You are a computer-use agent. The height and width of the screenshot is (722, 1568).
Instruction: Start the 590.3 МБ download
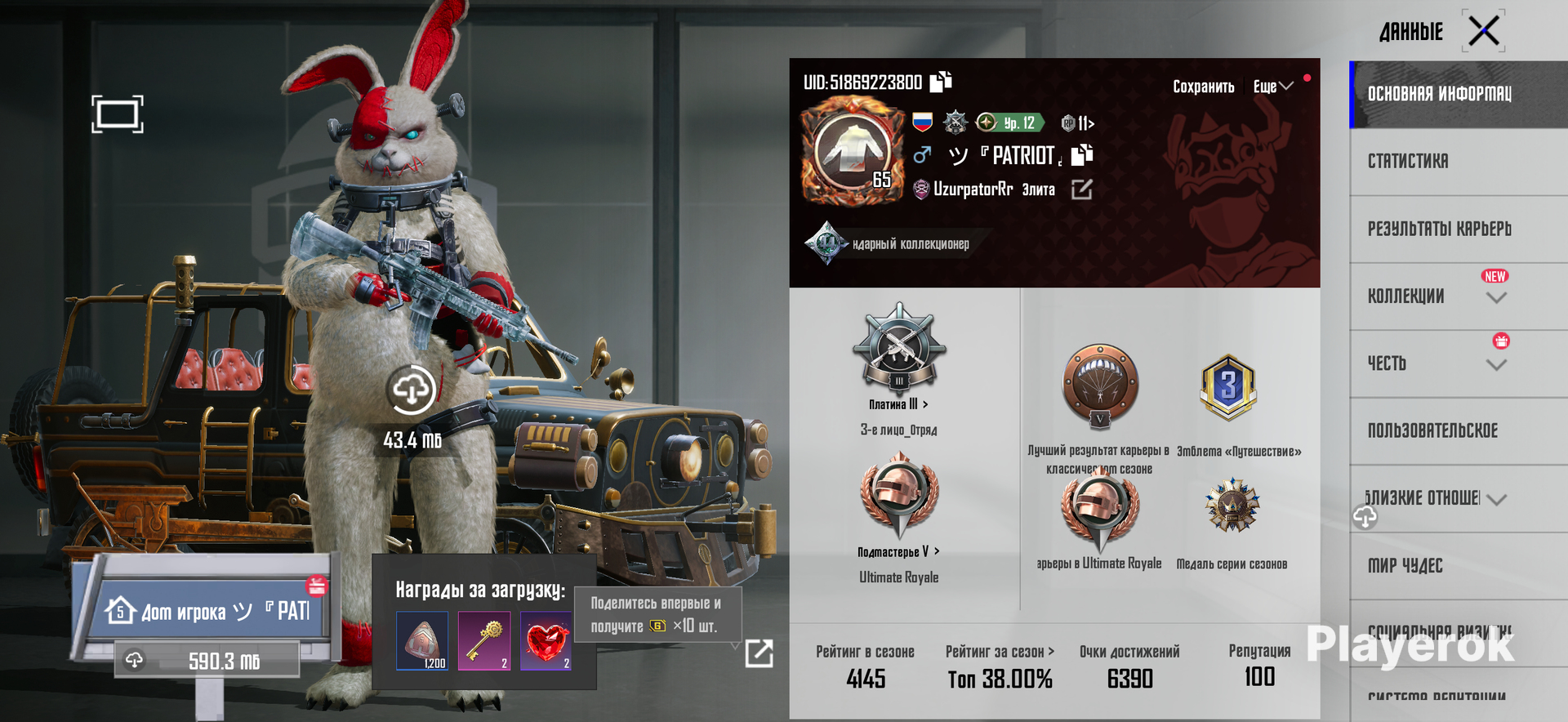(207, 661)
